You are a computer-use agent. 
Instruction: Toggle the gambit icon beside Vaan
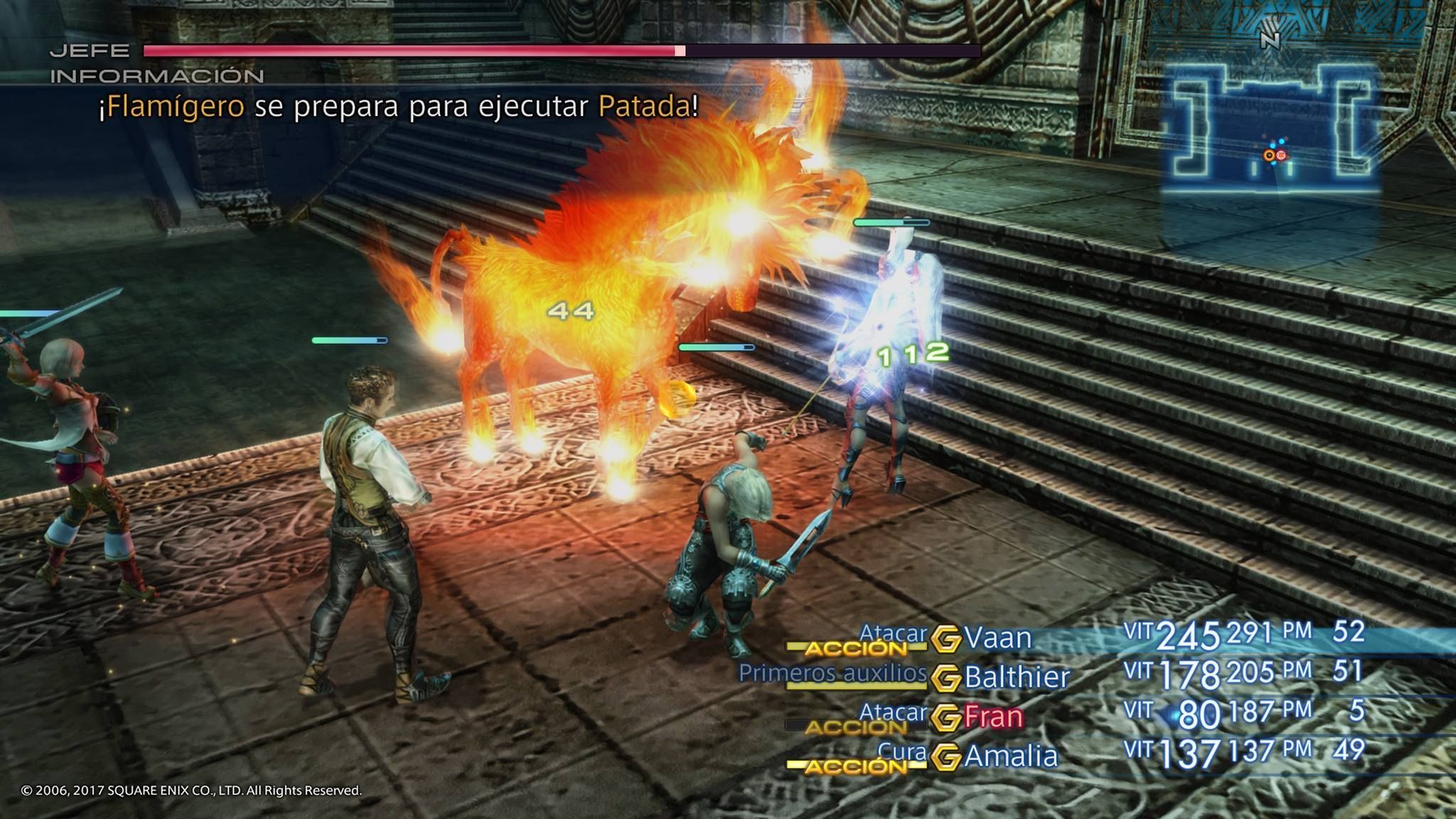point(946,638)
